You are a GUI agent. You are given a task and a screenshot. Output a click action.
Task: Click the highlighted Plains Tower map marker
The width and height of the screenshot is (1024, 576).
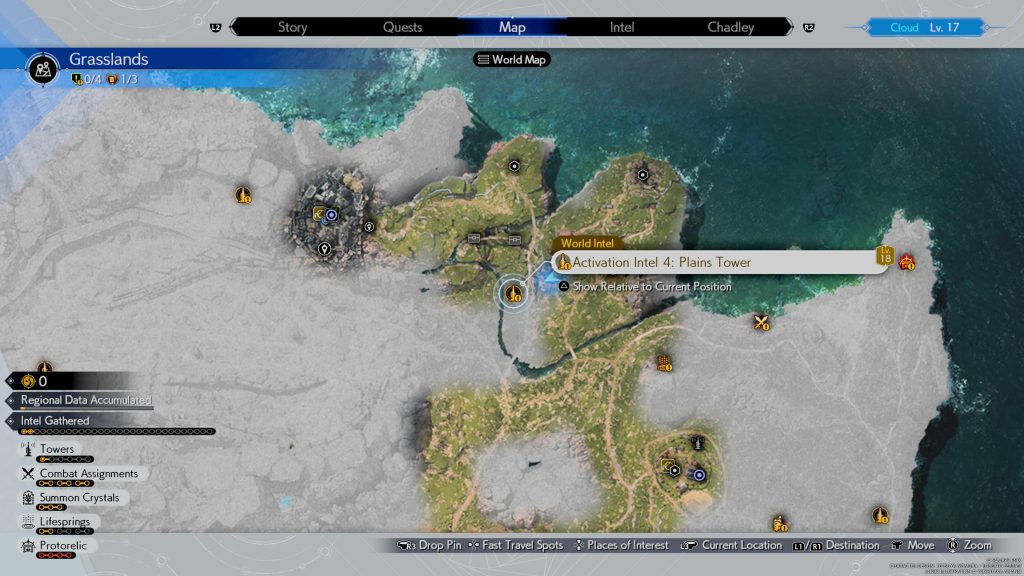point(514,293)
